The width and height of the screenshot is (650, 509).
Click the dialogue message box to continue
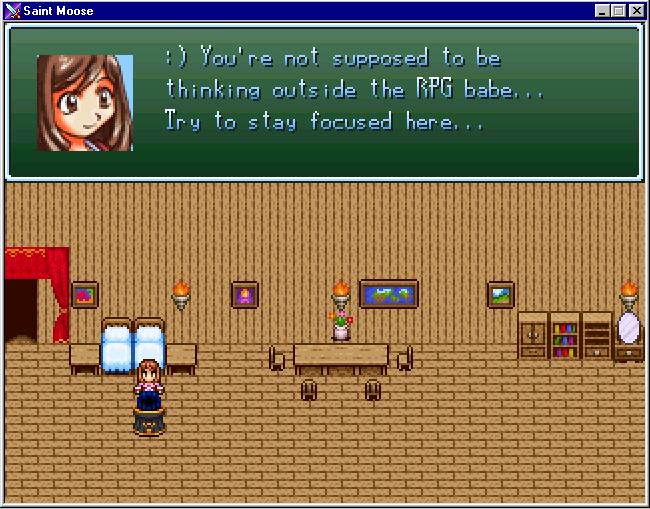[x=324, y=102]
